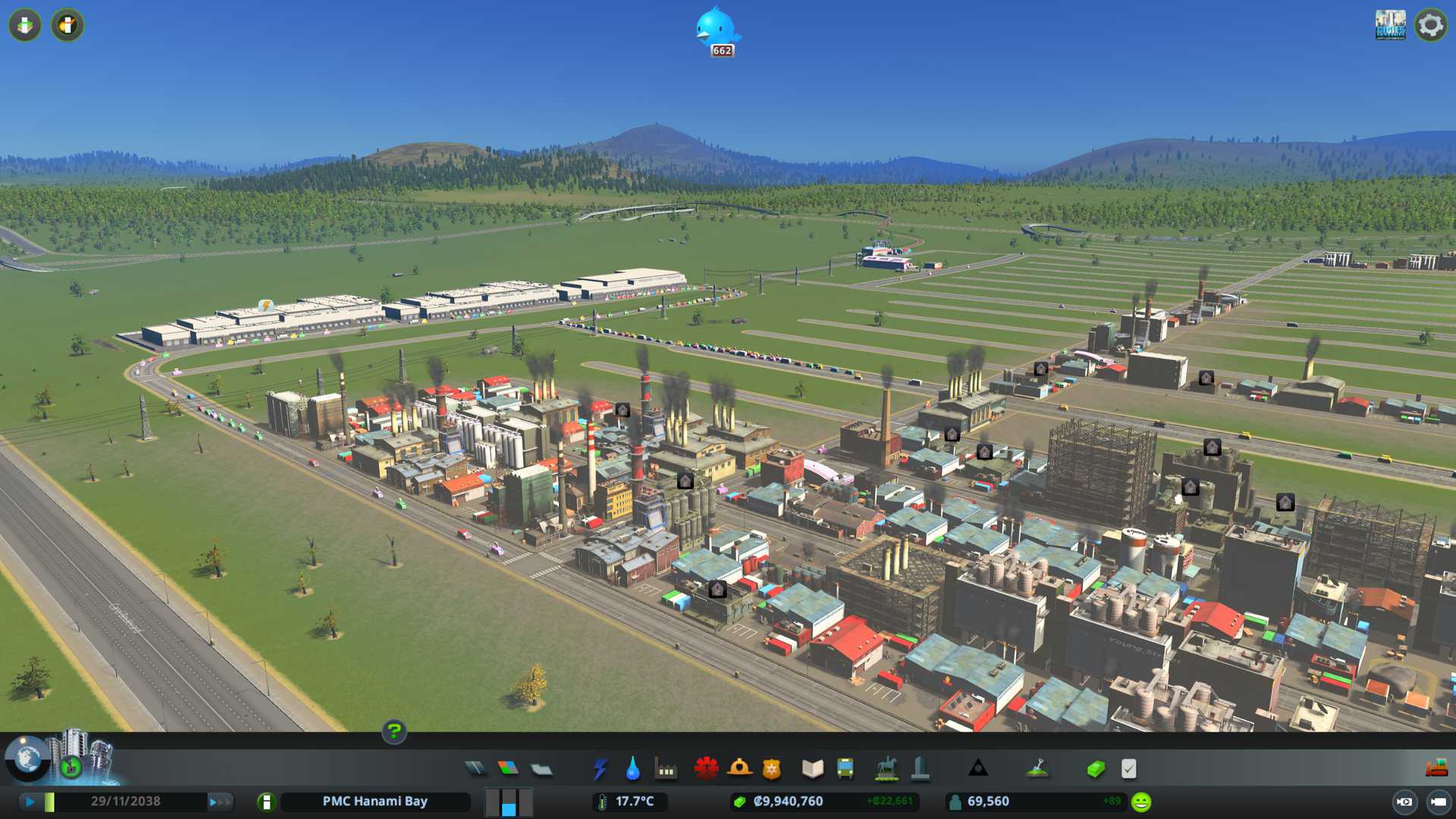Activate the bulldozer tool
This screenshot has width=1456, height=819.
(1436, 769)
